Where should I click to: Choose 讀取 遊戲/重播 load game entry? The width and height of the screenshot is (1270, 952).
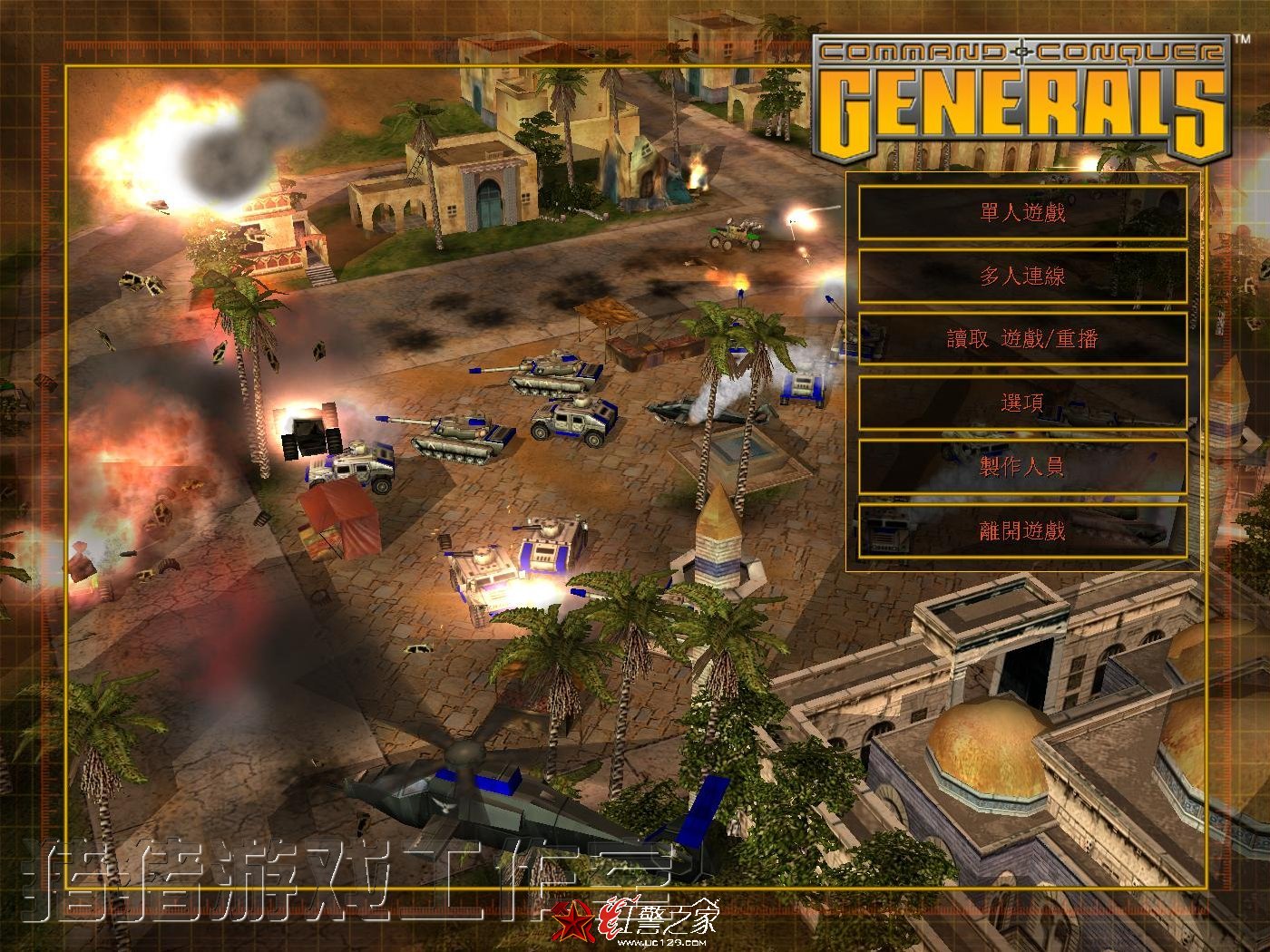(1022, 340)
